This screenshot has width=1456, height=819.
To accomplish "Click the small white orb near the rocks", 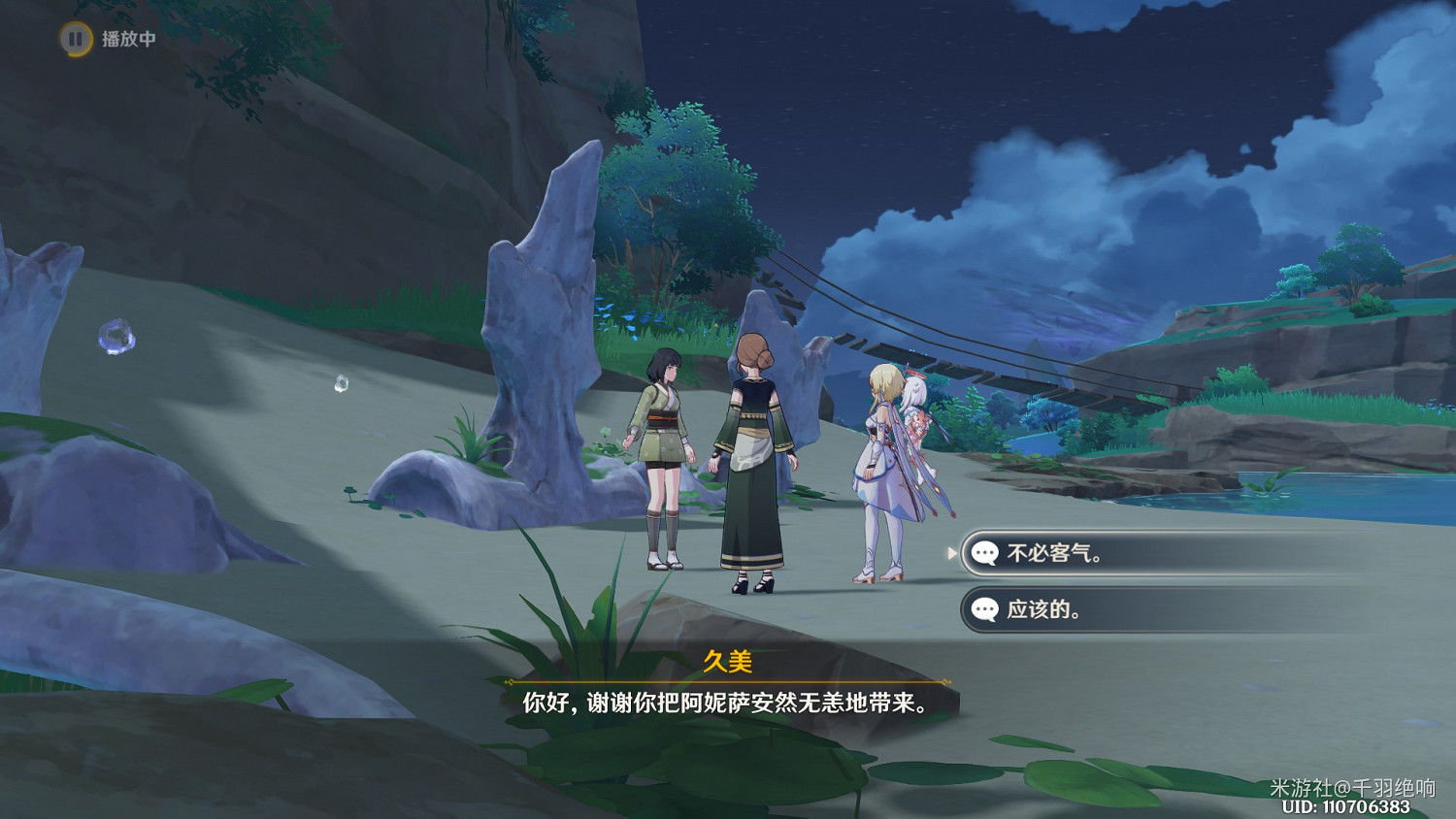I will (x=342, y=382).
